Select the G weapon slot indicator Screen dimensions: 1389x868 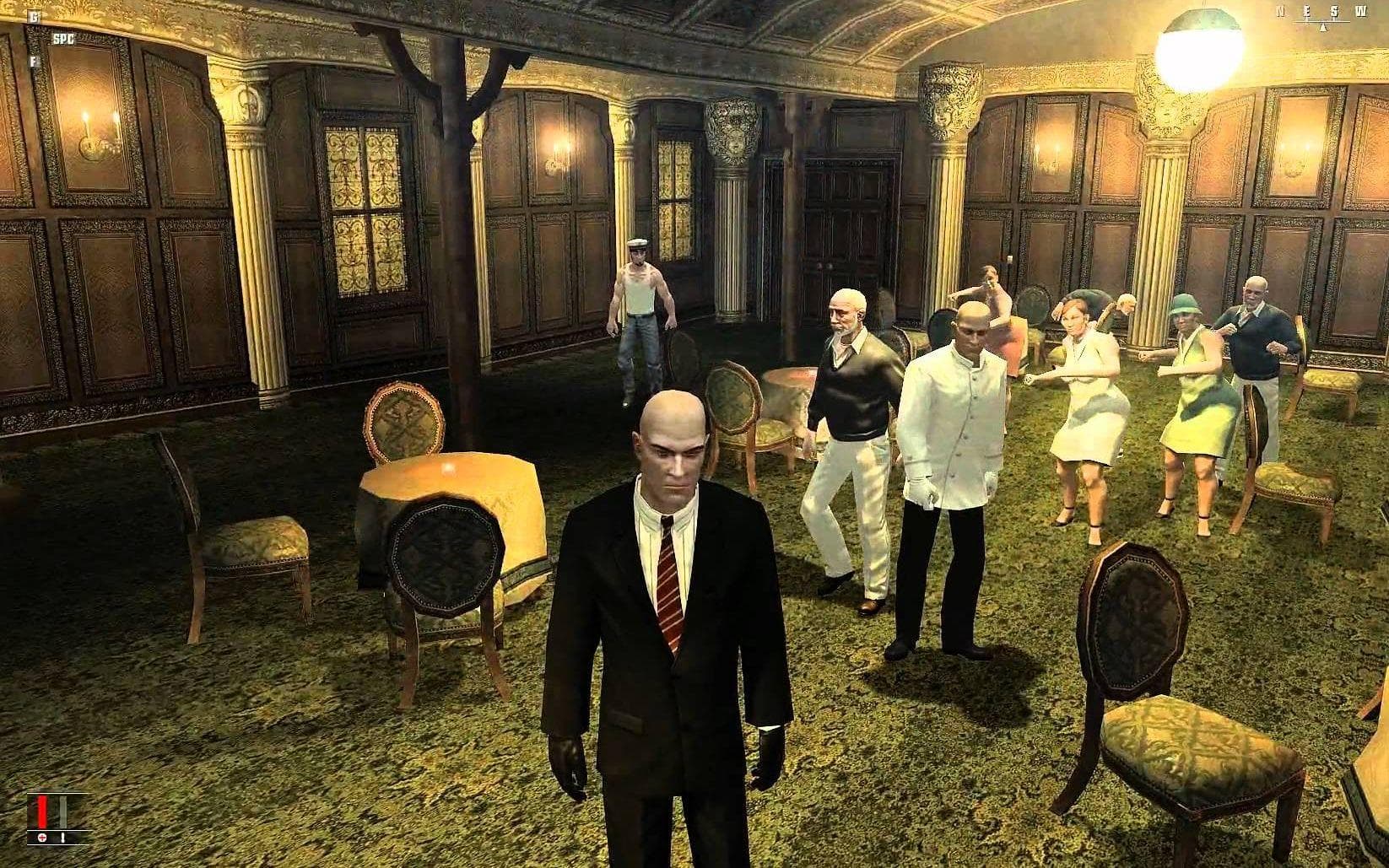click(35, 16)
